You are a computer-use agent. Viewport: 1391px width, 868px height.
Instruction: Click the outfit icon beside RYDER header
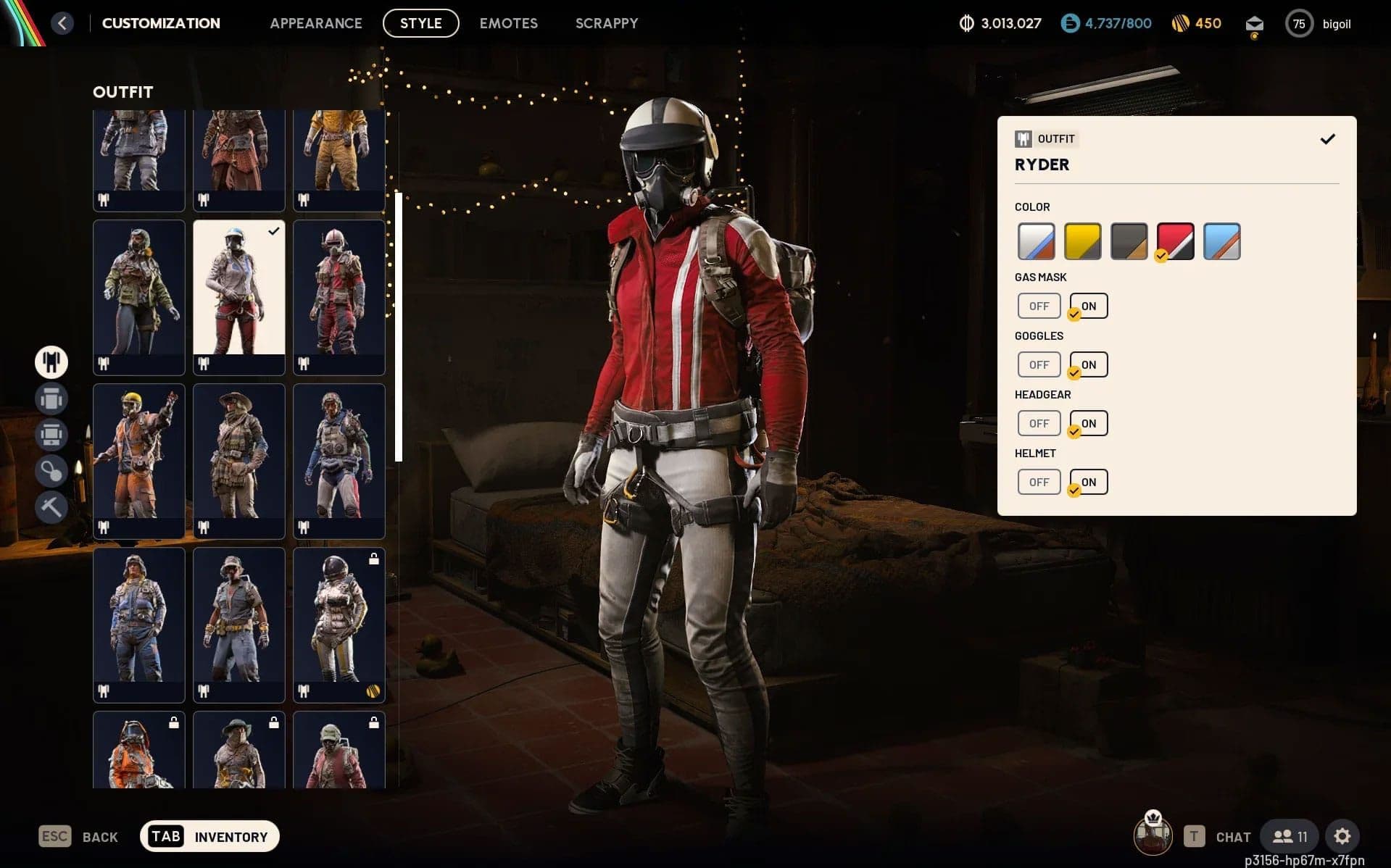1025,138
